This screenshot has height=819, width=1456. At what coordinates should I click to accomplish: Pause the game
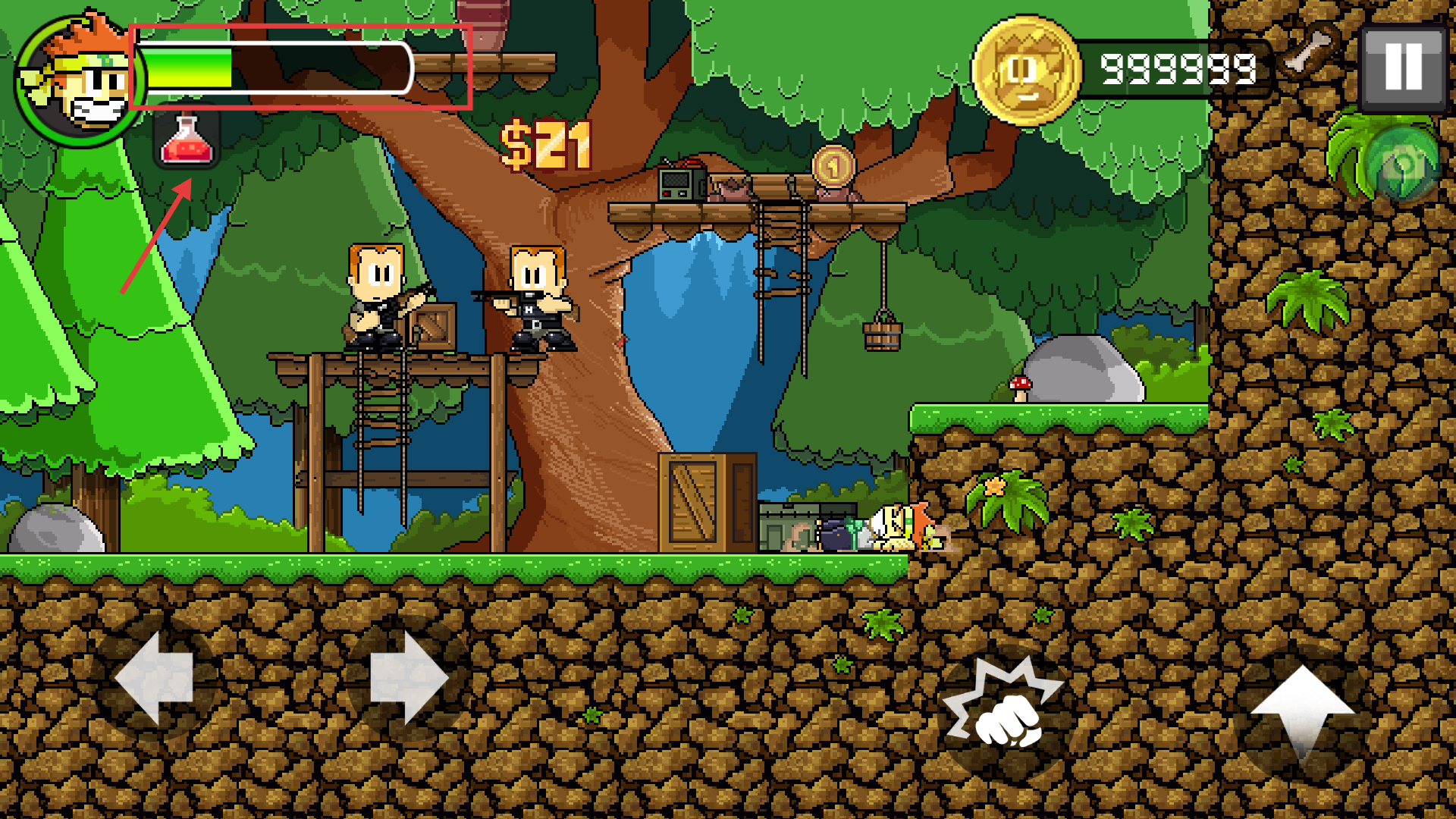1403,68
